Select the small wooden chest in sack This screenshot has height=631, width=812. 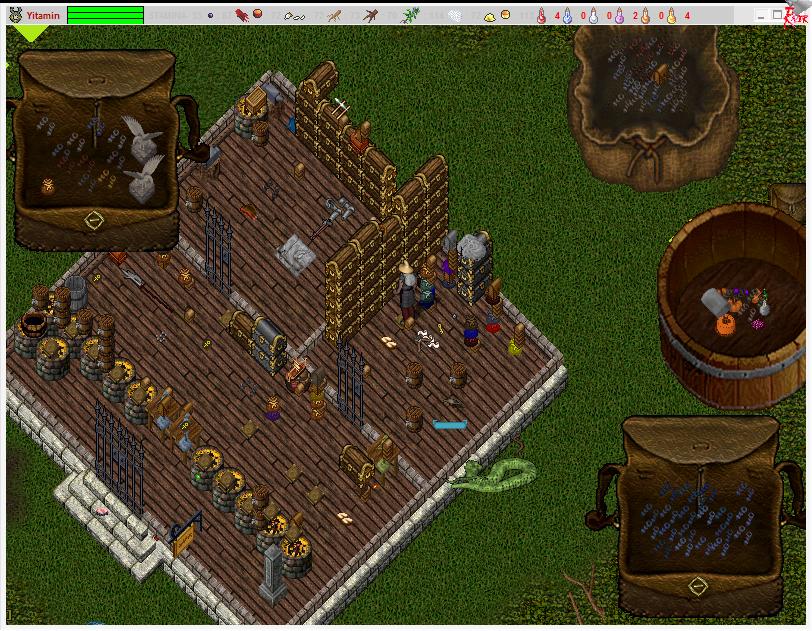point(659,74)
